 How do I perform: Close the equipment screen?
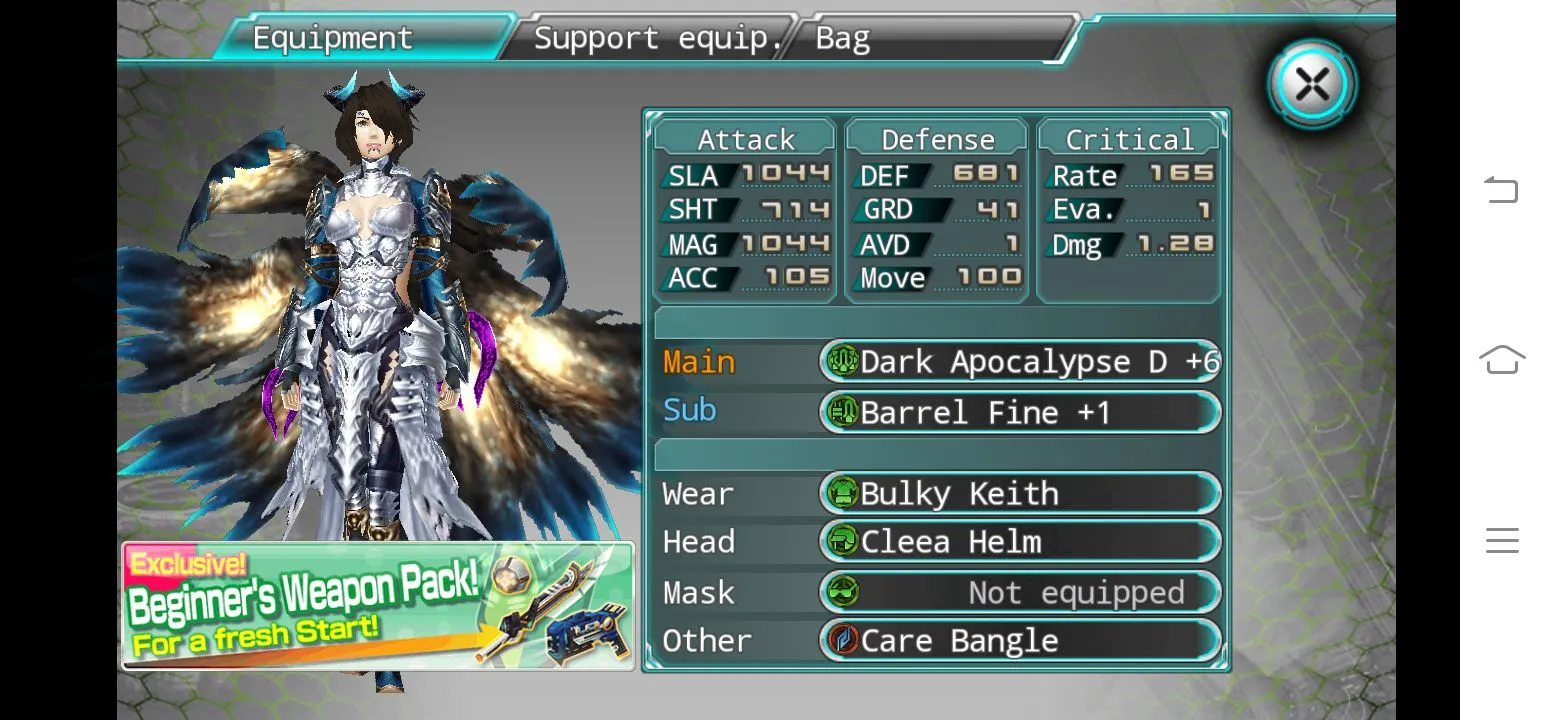[x=1312, y=84]
